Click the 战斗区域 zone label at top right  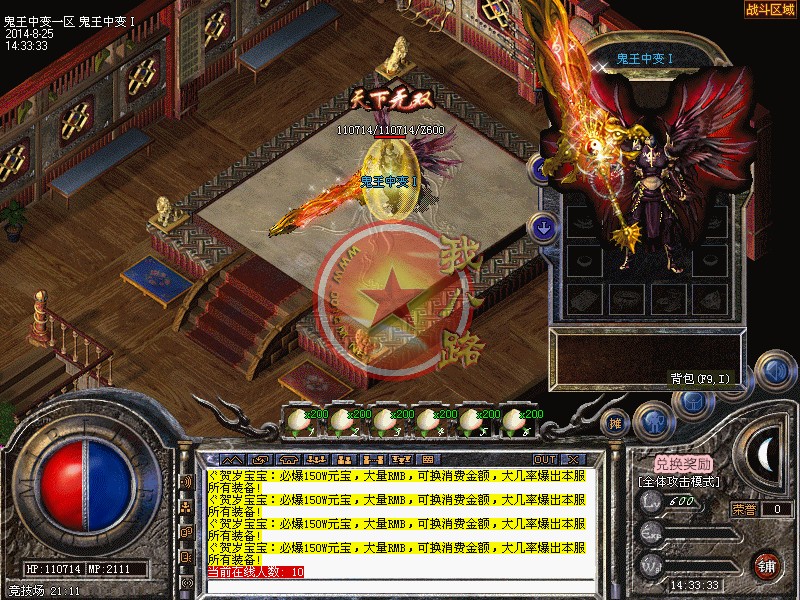(x=770, y=9)
